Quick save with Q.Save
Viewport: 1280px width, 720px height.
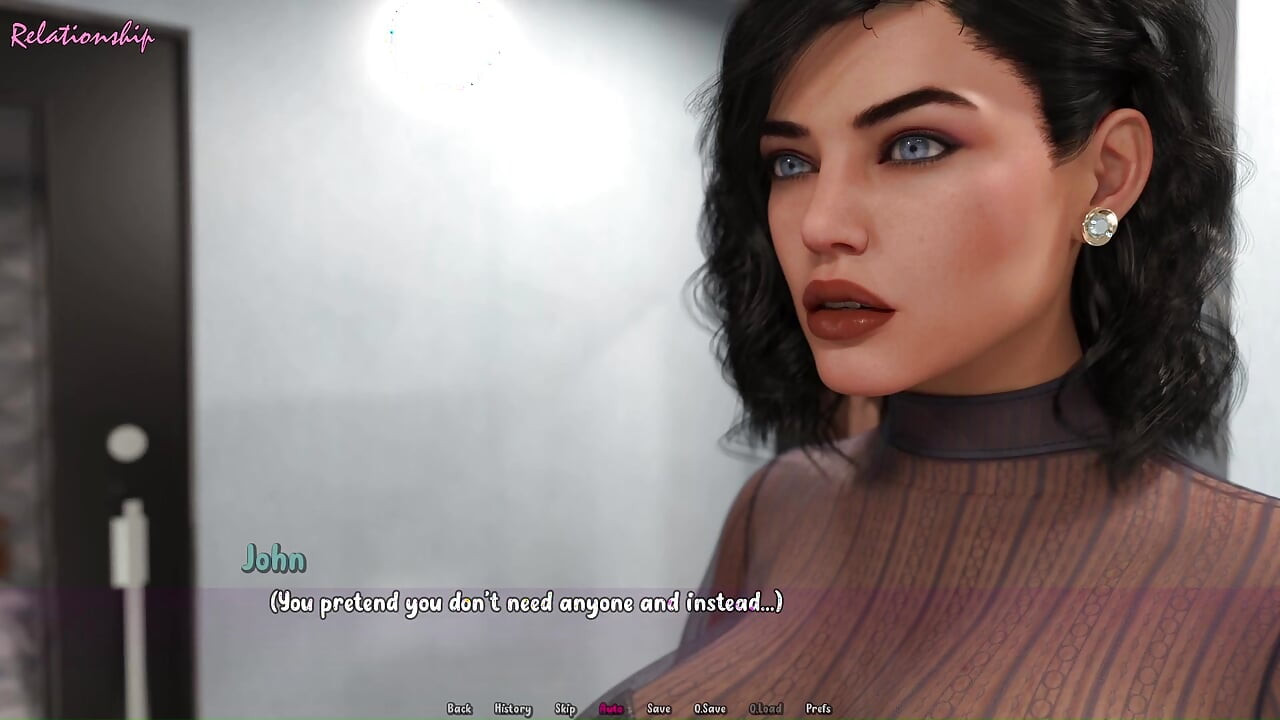click(710, 709)
